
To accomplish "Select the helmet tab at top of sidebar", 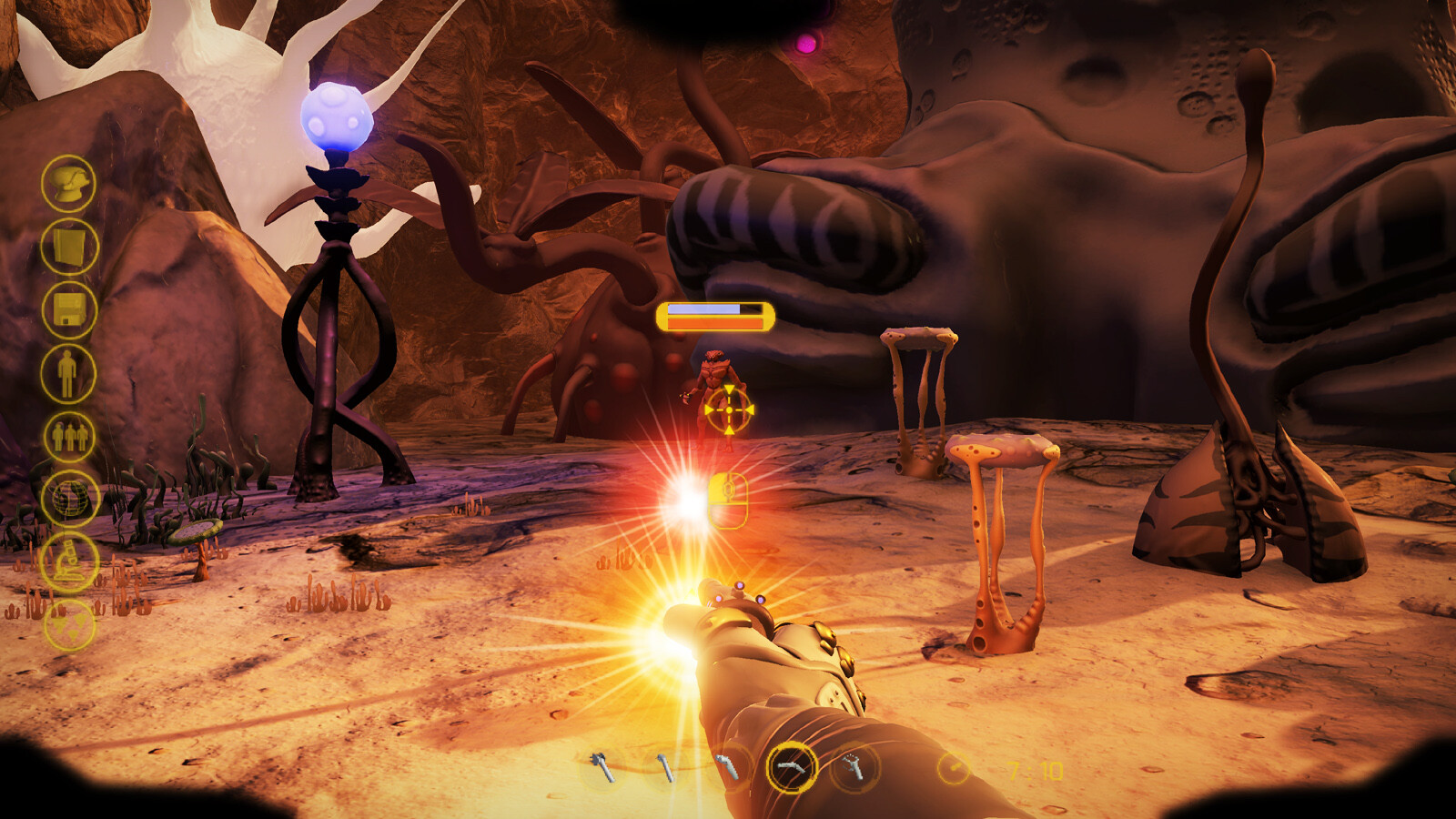I will pos(68,187).
